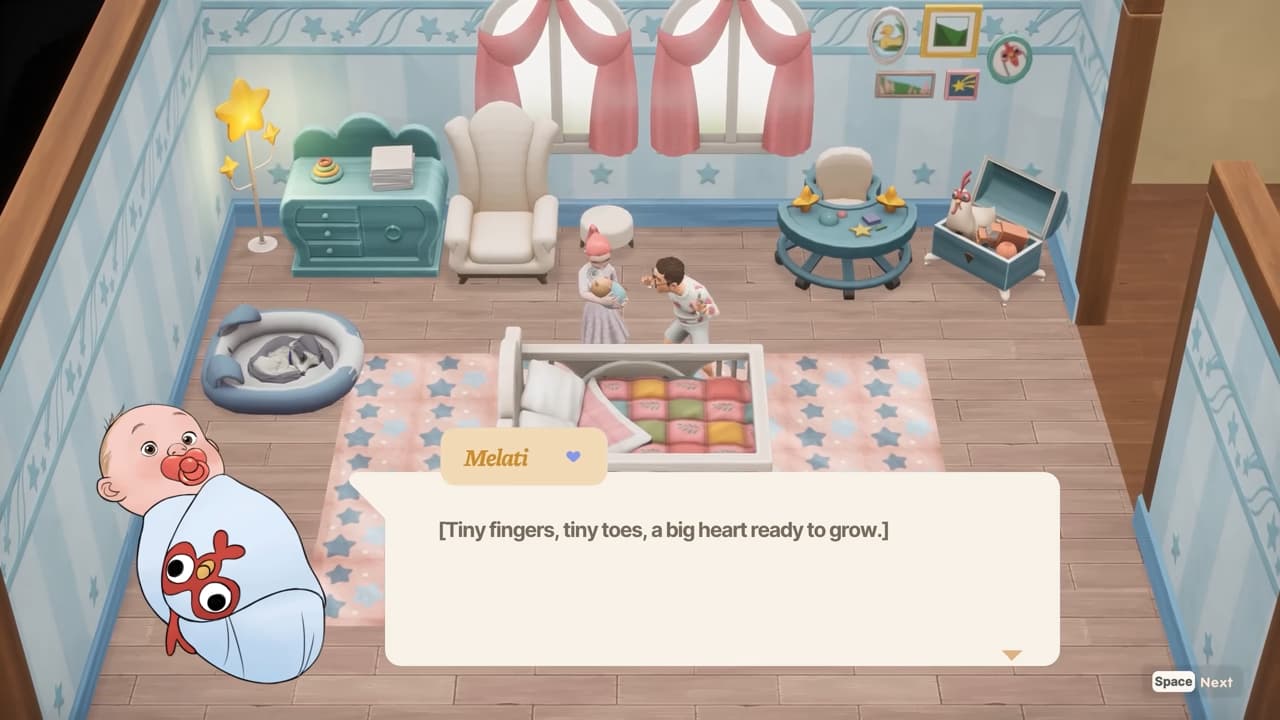
Task: Select the starfish toy near the walker
Action: pyautogui.click(x=860, y=230)
